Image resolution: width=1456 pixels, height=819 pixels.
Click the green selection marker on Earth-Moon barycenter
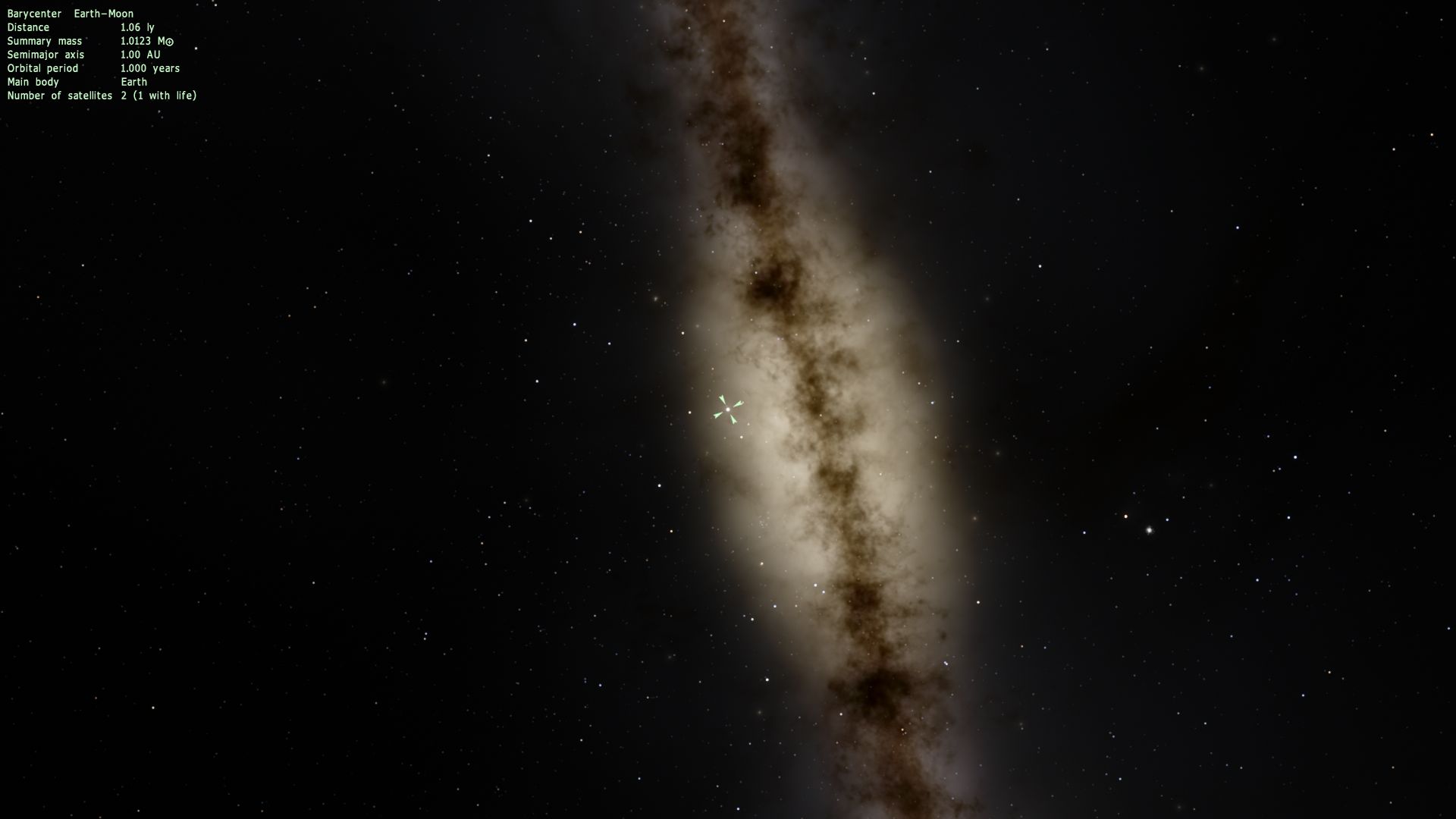pos(728,409)
